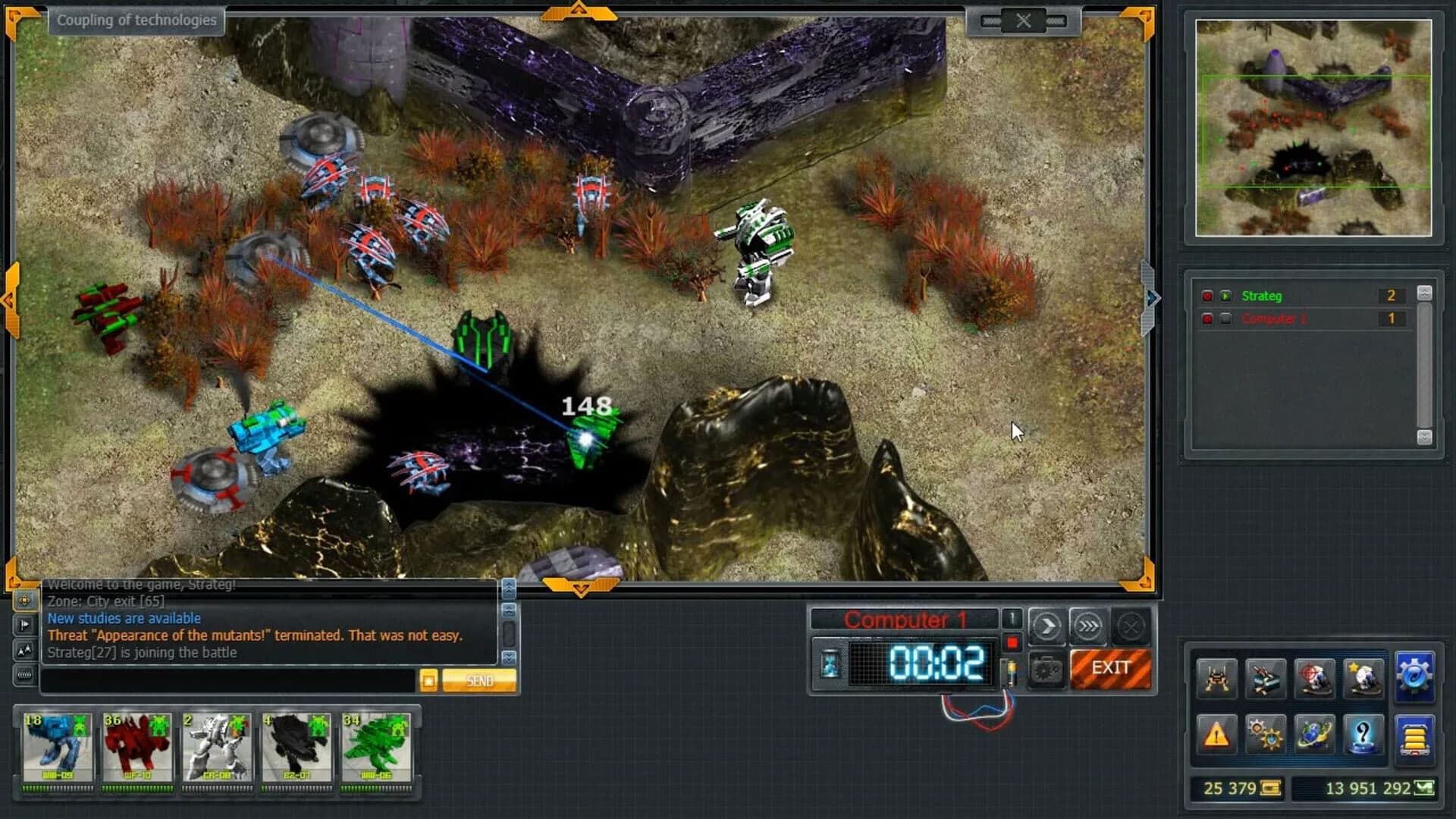Click the gold bars storage icon
This screenshot has height=819, width=1456.
click(x=1414, y=736)
